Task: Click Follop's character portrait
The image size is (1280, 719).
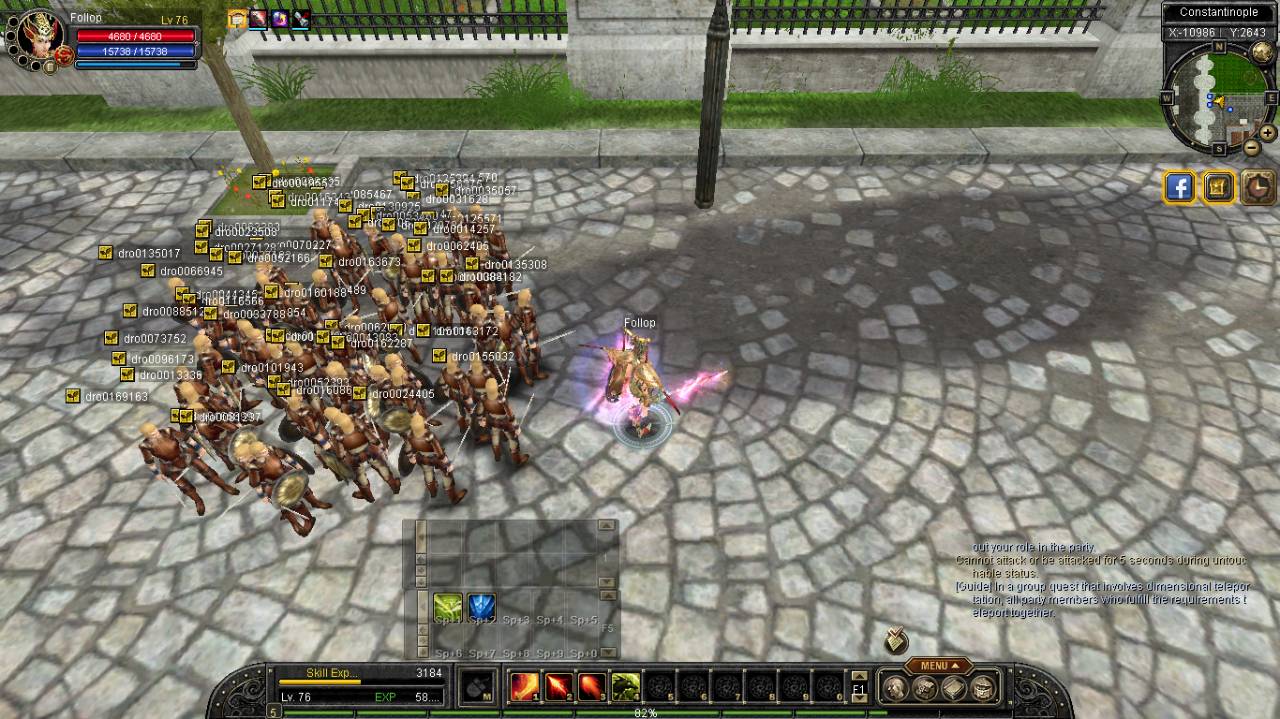Action: coord(40,39)
